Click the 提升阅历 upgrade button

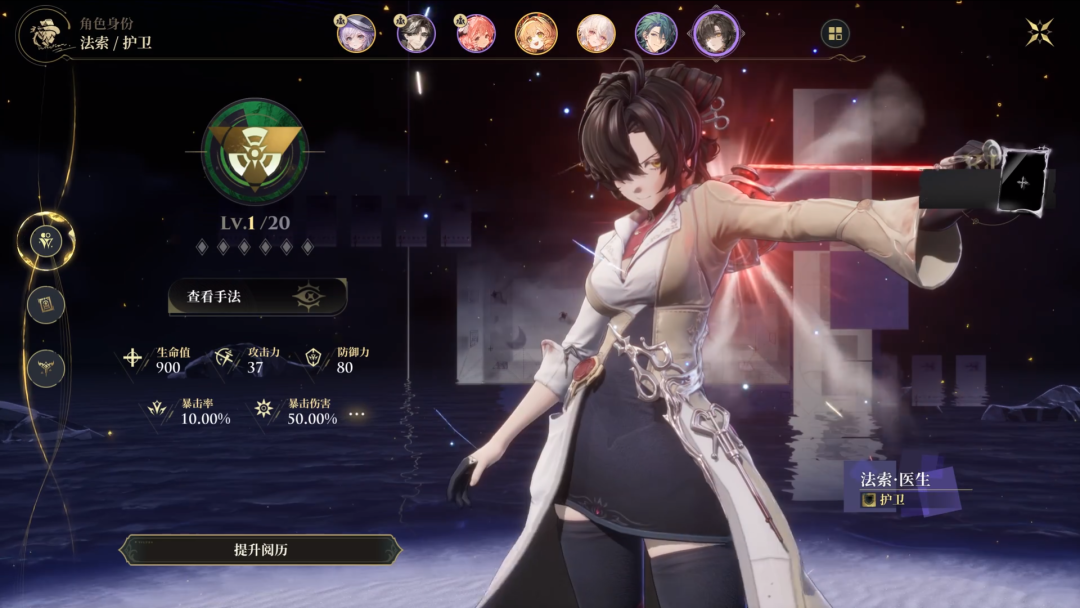(x=260, y=550)
